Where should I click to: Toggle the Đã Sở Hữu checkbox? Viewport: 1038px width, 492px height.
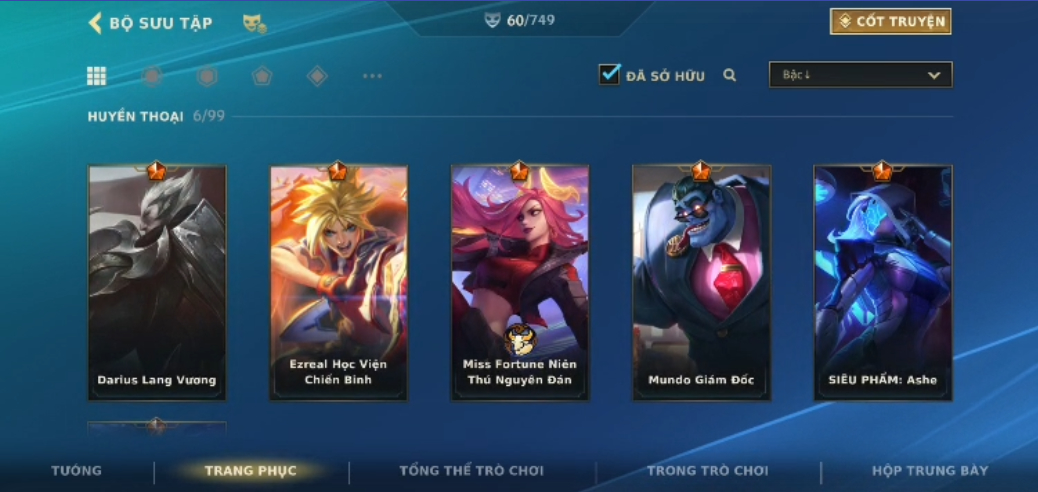[609, 75]
